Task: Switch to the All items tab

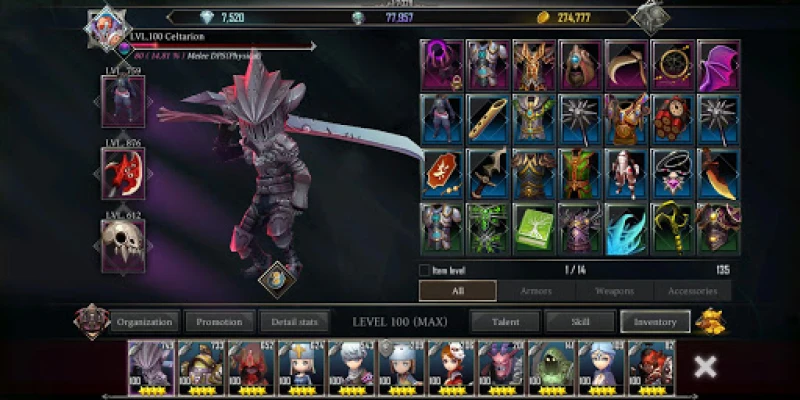Action: 457,291
